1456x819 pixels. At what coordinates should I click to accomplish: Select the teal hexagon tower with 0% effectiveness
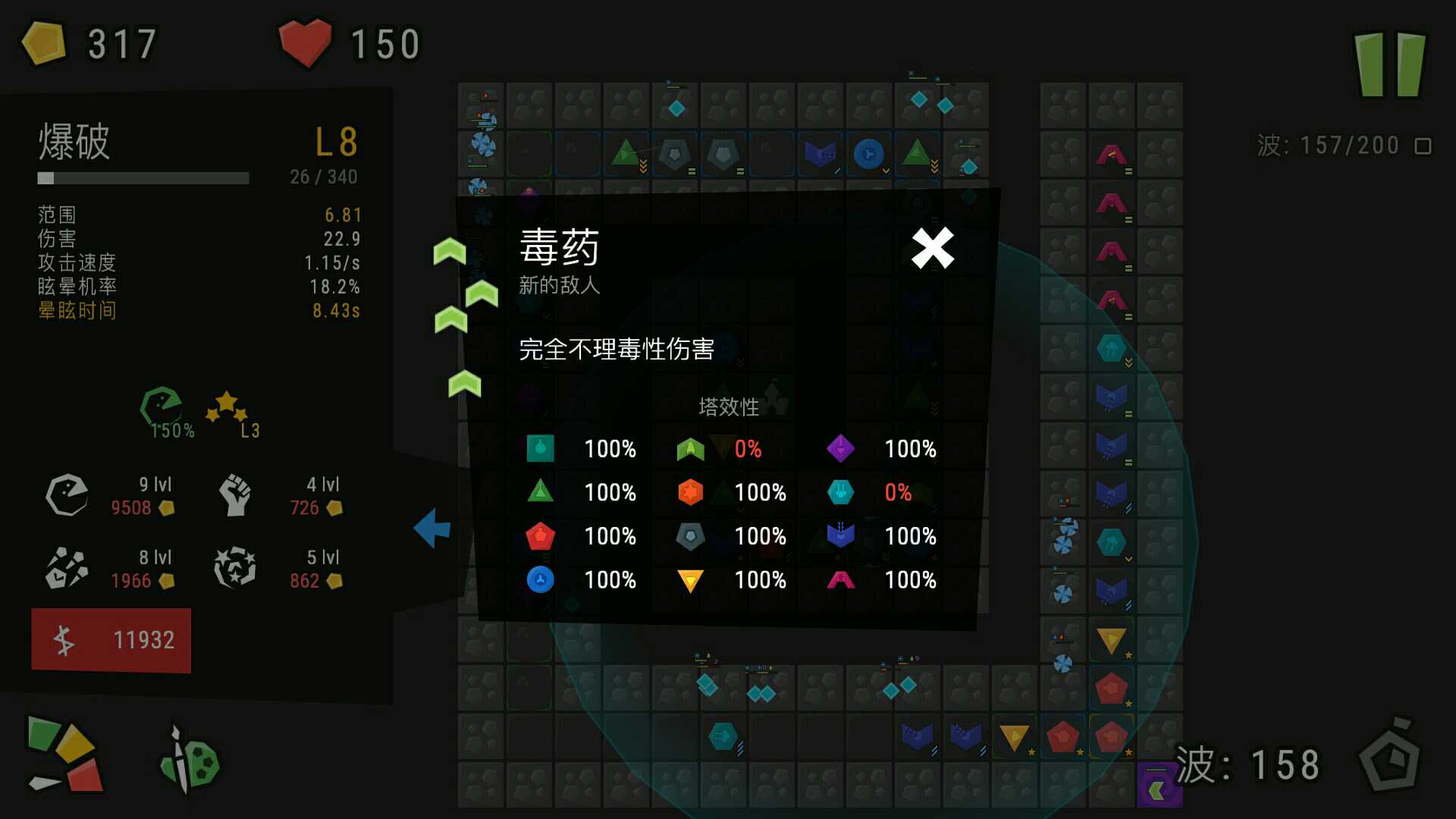click(x=842, y=492)
